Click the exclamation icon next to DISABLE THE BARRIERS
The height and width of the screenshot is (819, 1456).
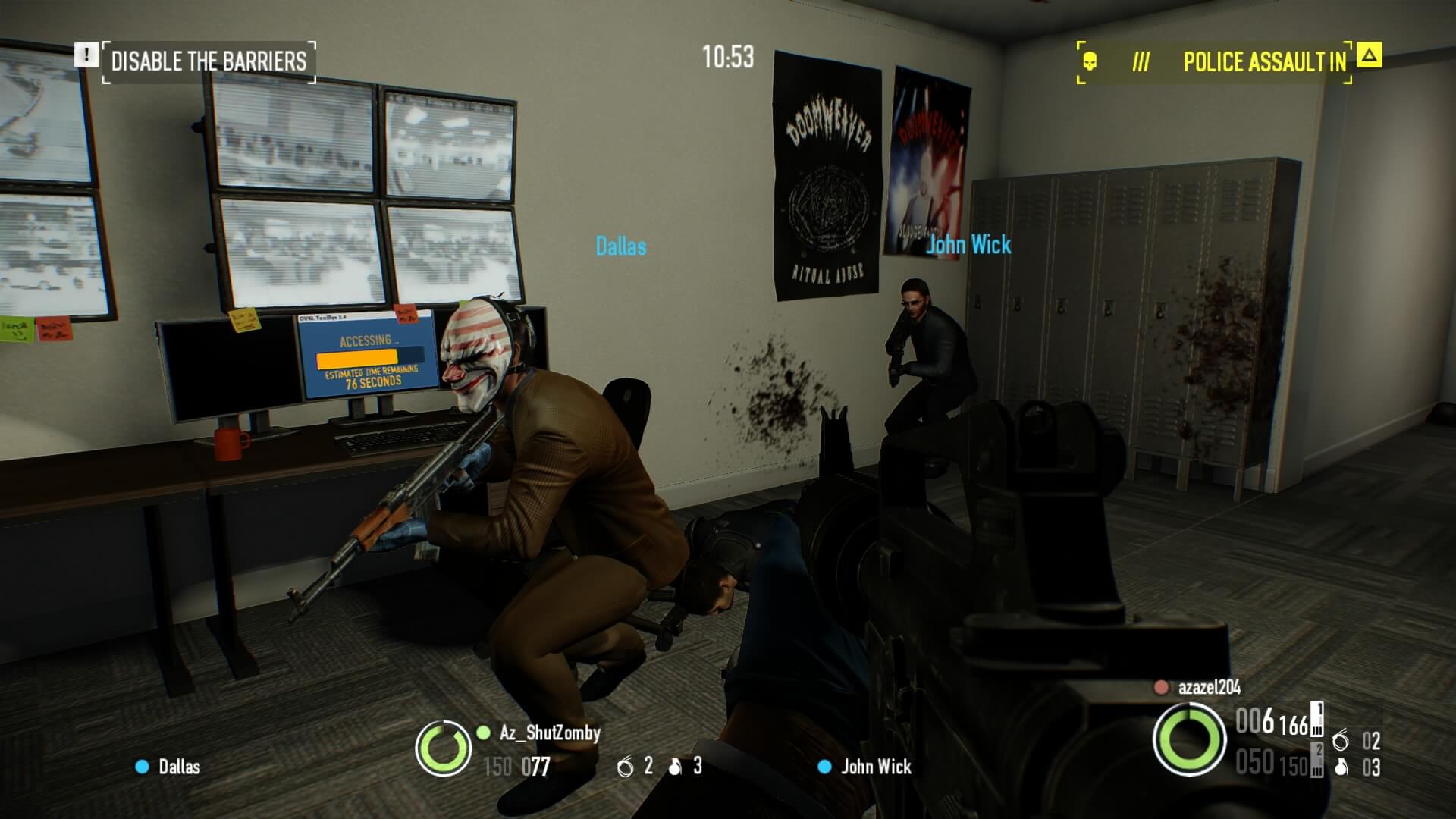(86, 52)
